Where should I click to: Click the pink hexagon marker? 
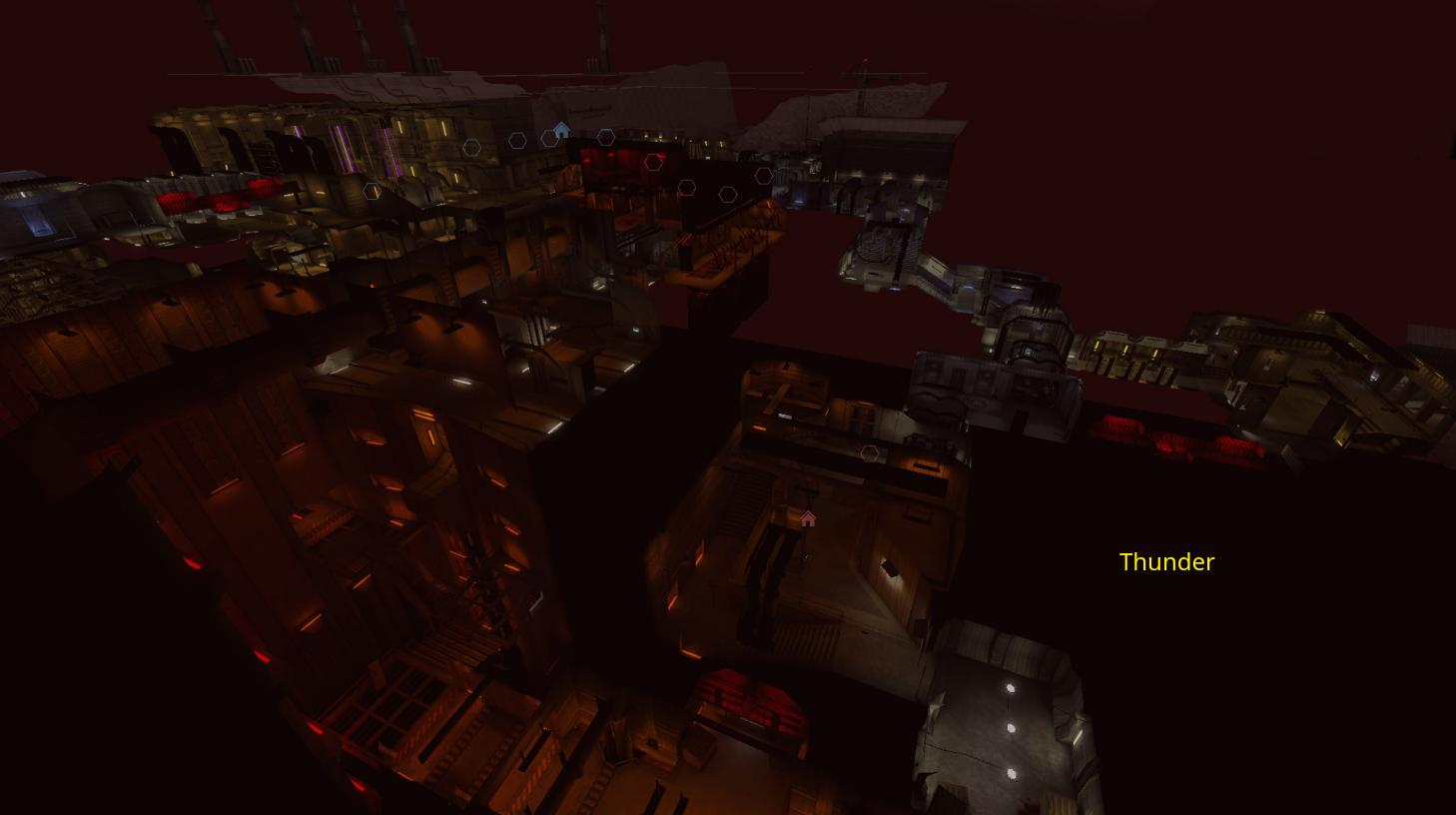(x=869, y=453)
